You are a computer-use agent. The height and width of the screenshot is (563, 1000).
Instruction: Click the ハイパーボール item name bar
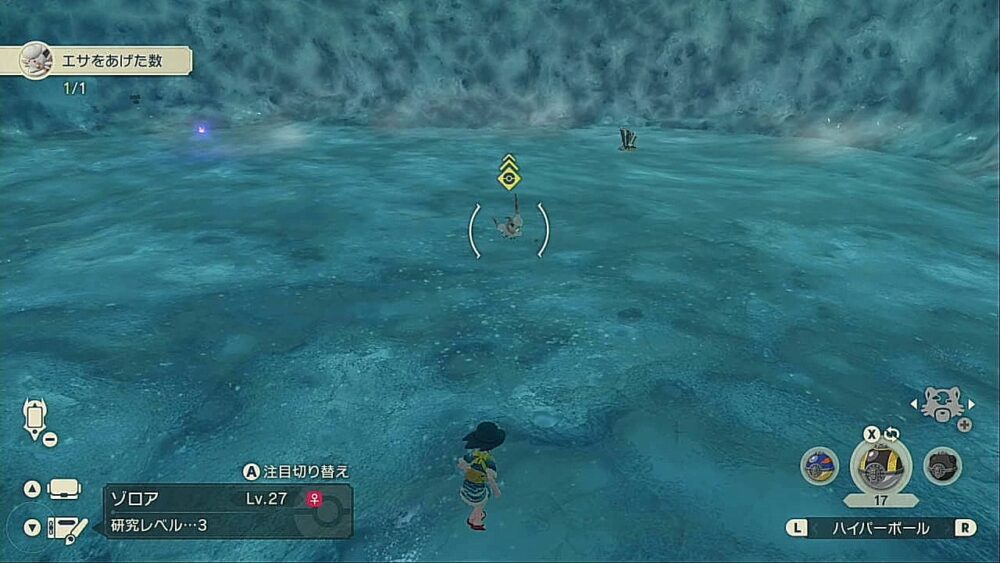point(881,528)
